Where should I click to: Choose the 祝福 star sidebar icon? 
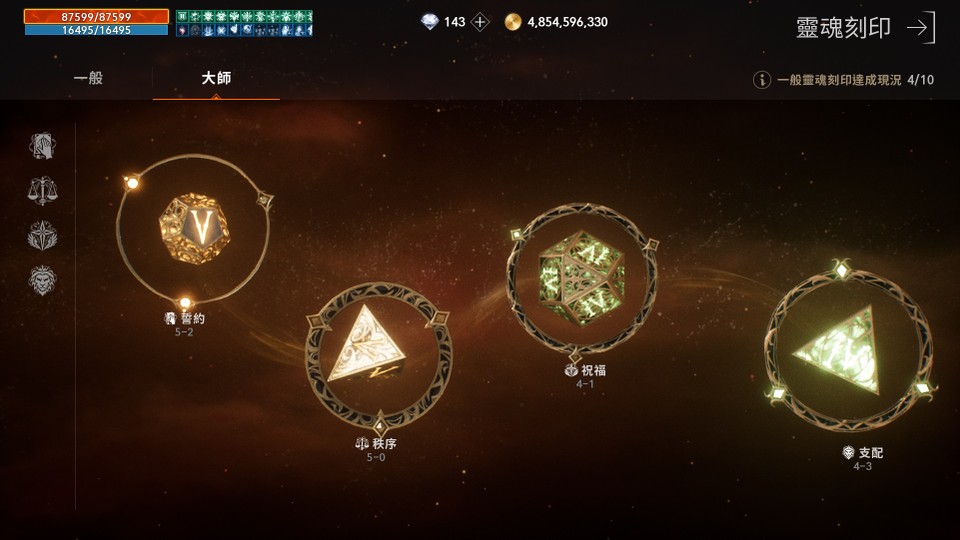pos(42,236)
